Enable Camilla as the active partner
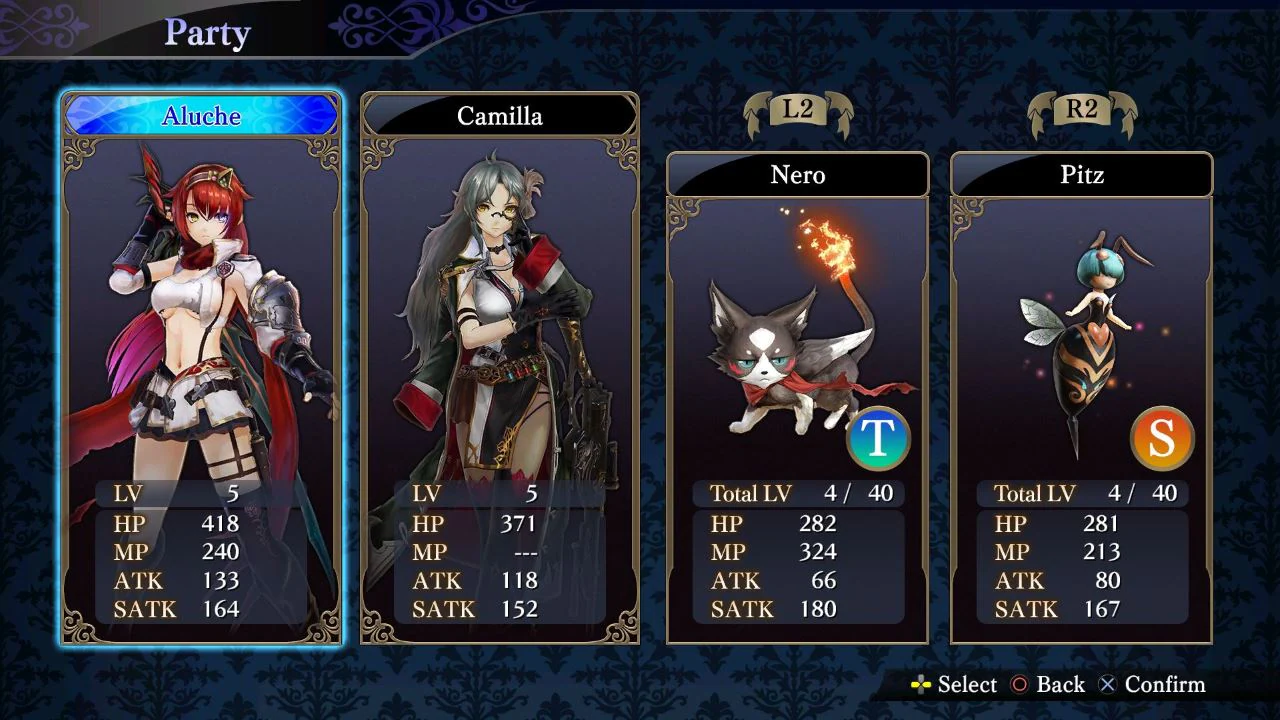The image size is (1280, 720). (x=500, y=116)
